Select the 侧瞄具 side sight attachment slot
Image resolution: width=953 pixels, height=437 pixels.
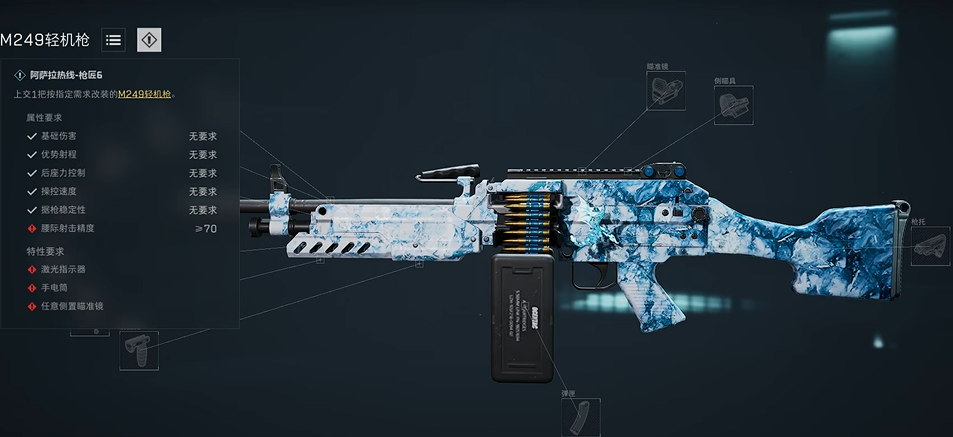(733, 105)
